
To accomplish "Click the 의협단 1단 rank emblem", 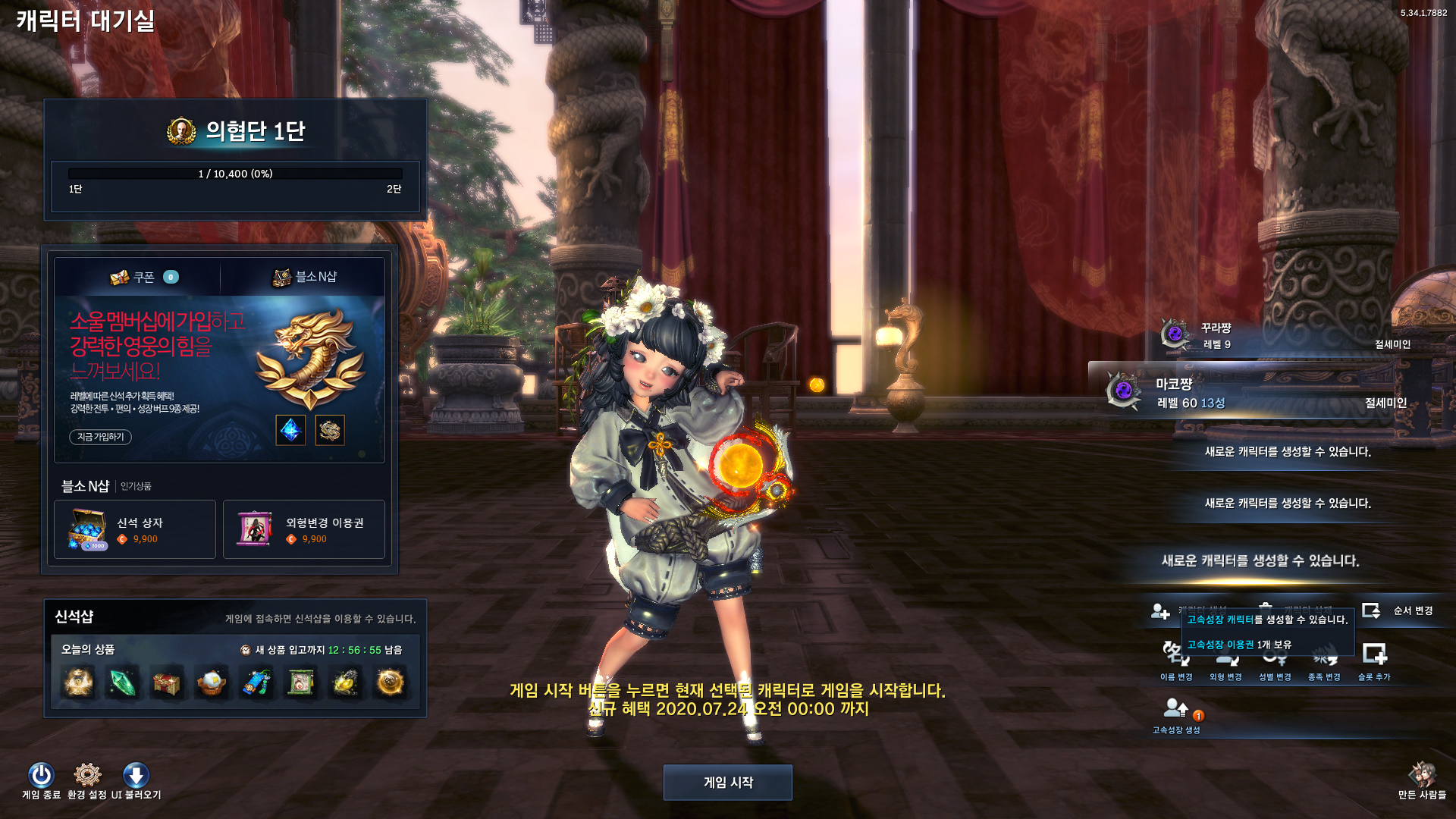I will point(181,131).
